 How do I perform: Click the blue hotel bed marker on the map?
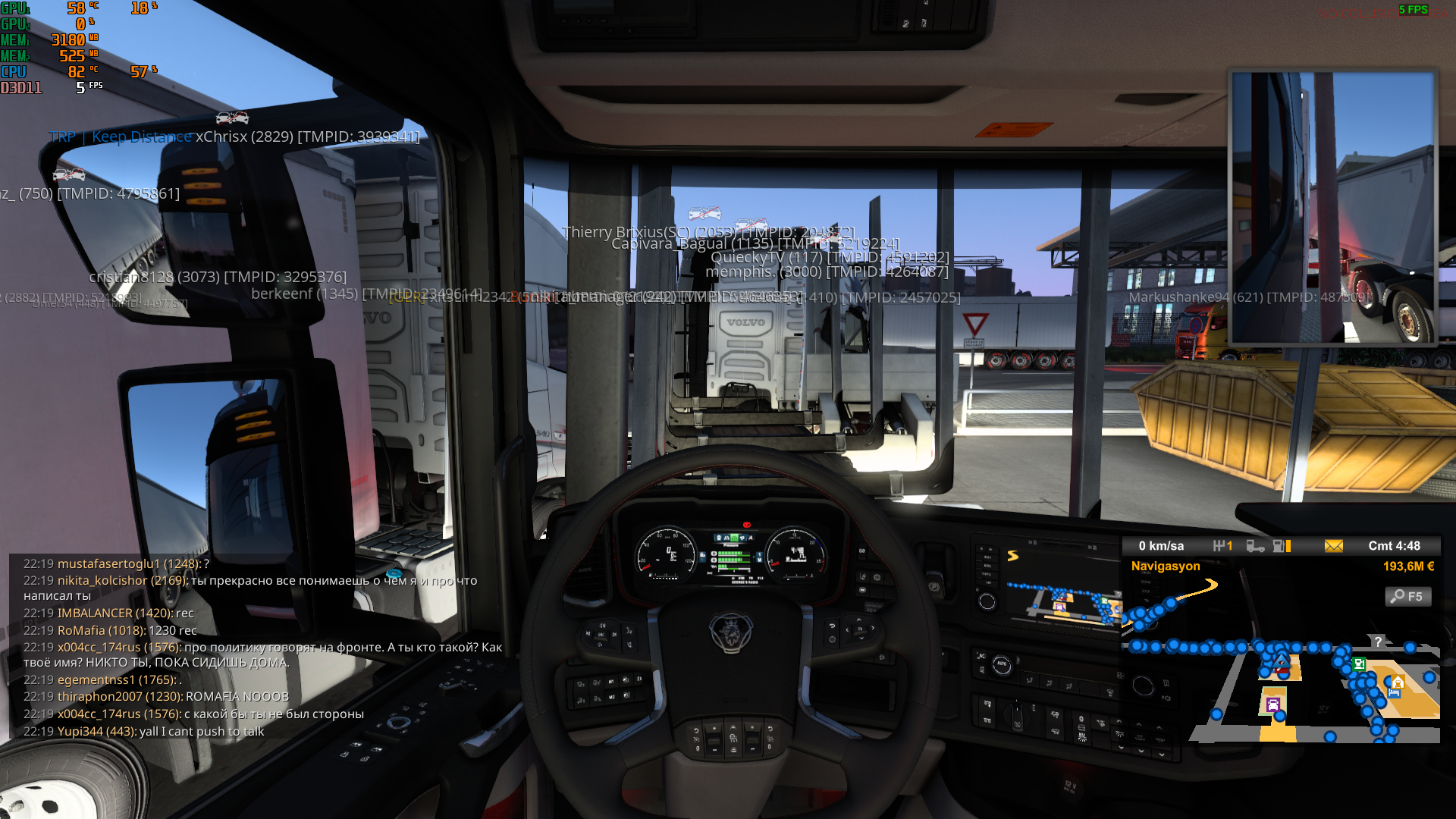coord(1394,693)
